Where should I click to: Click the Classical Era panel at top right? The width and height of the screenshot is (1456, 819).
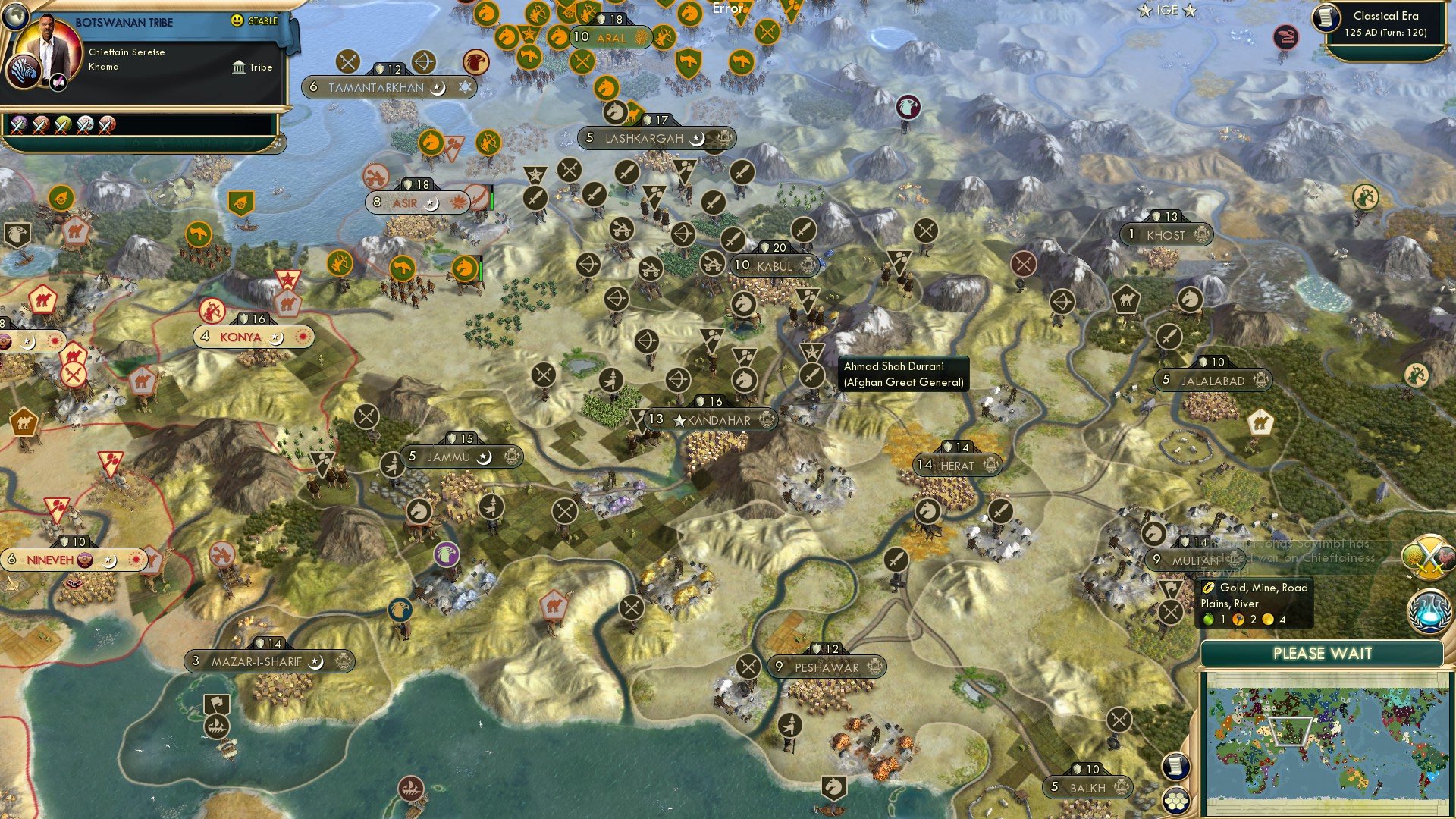point(1386,21)
